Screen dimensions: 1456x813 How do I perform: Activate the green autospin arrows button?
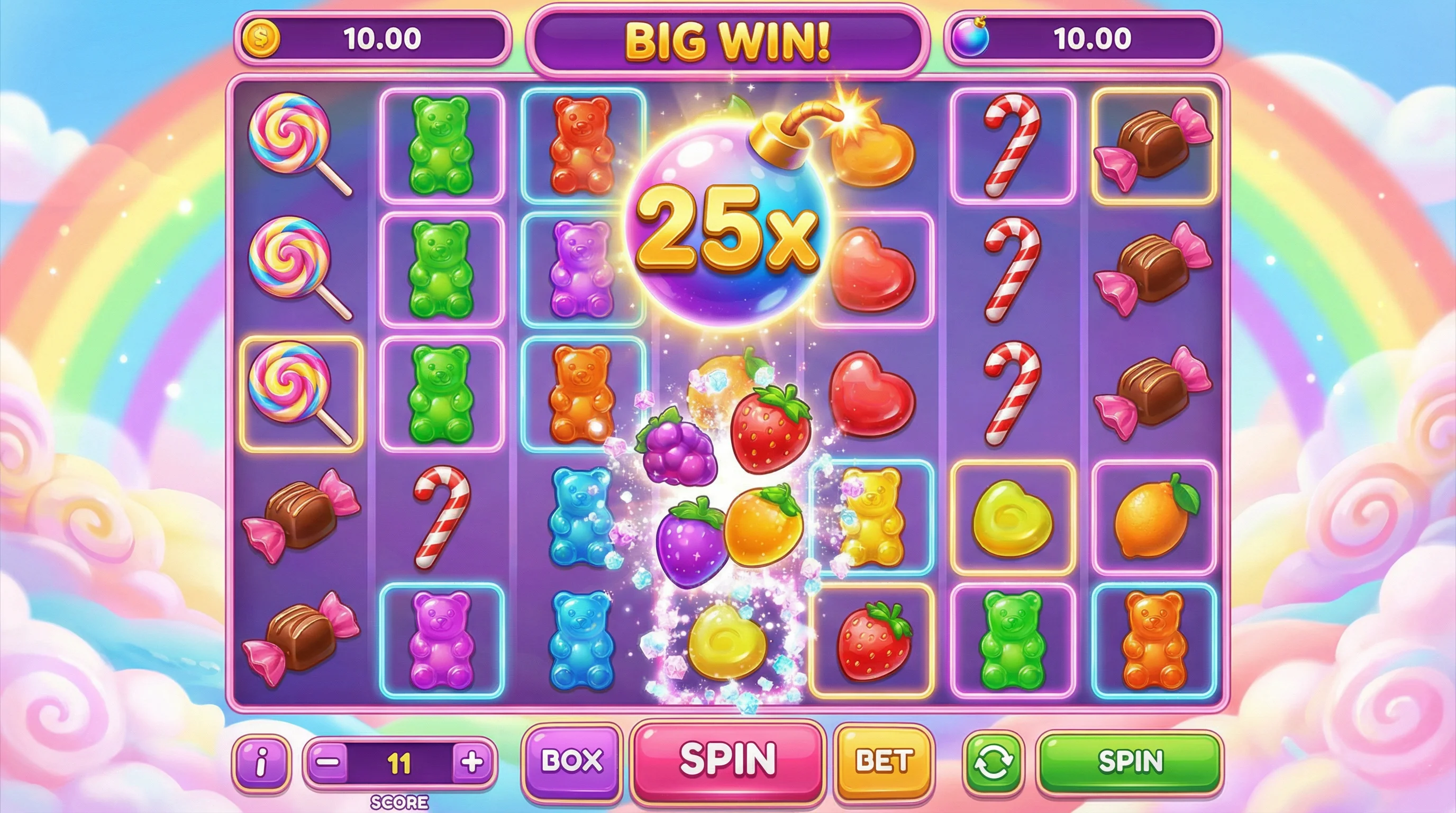click(993, 762)
